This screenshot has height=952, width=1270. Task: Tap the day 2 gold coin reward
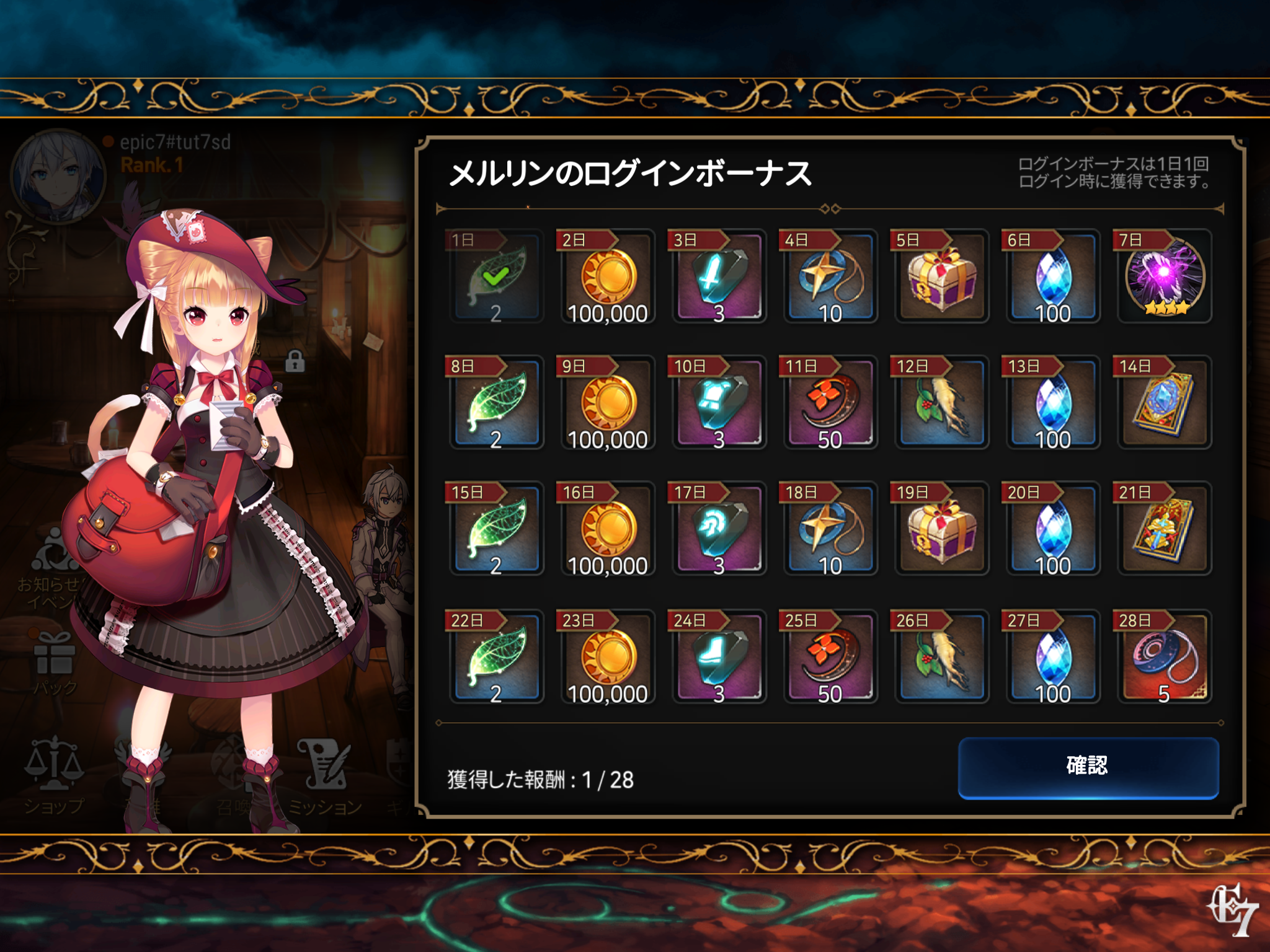(x=608, y=276)
